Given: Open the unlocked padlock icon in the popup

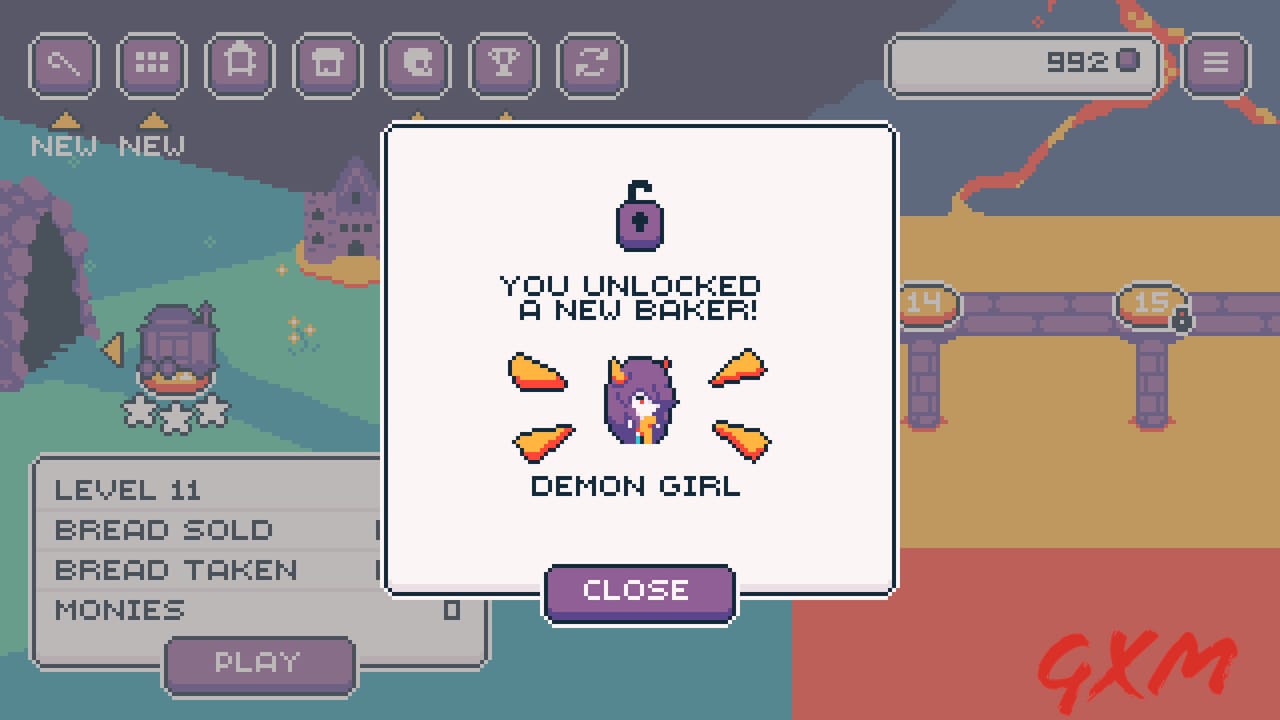Looking at the screenshot, I should [640, 213].
